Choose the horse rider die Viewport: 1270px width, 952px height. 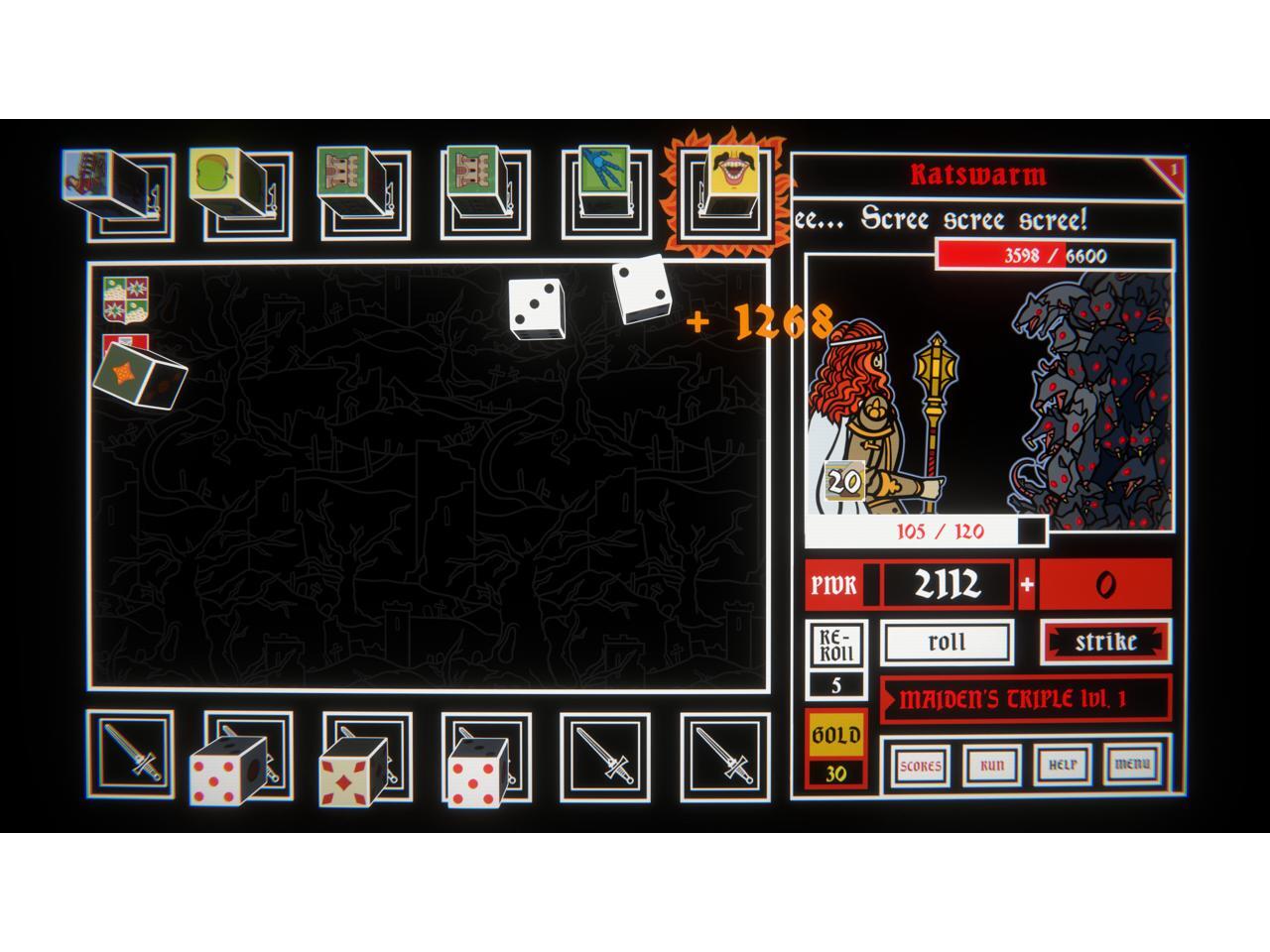89,175
